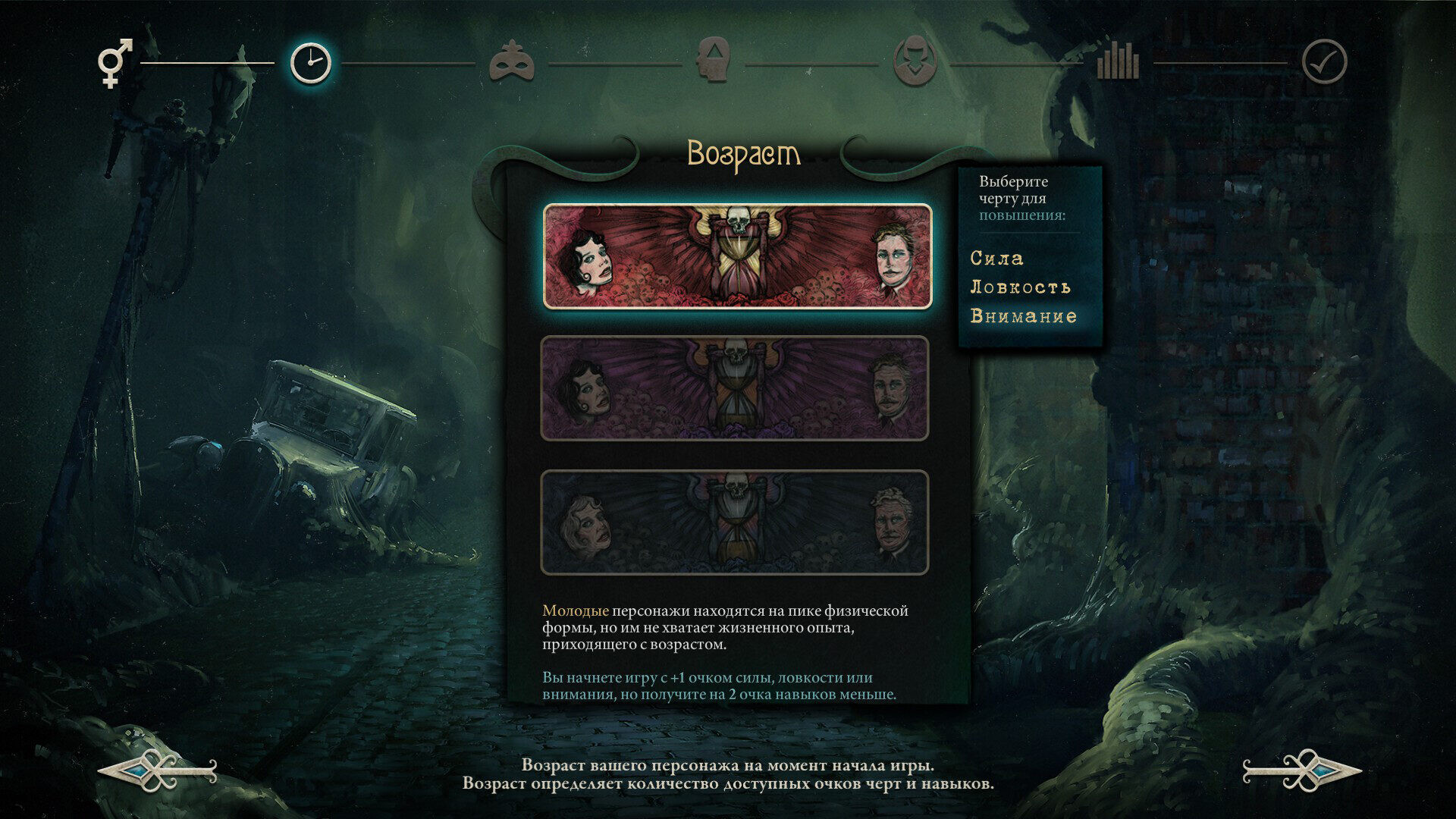Return to the gender symbol step

(115, 62)
